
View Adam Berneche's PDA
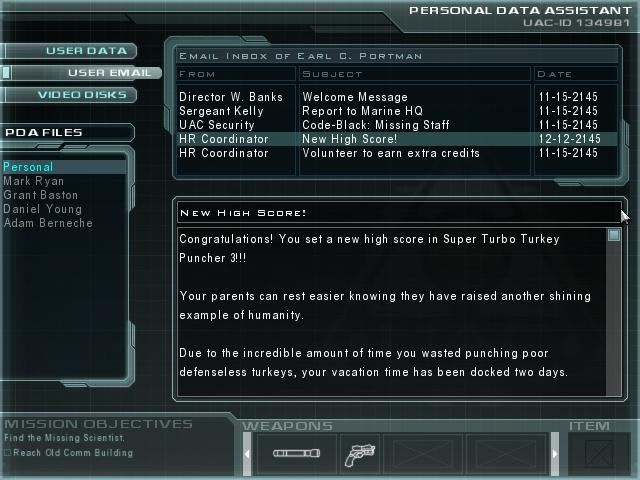48,223
